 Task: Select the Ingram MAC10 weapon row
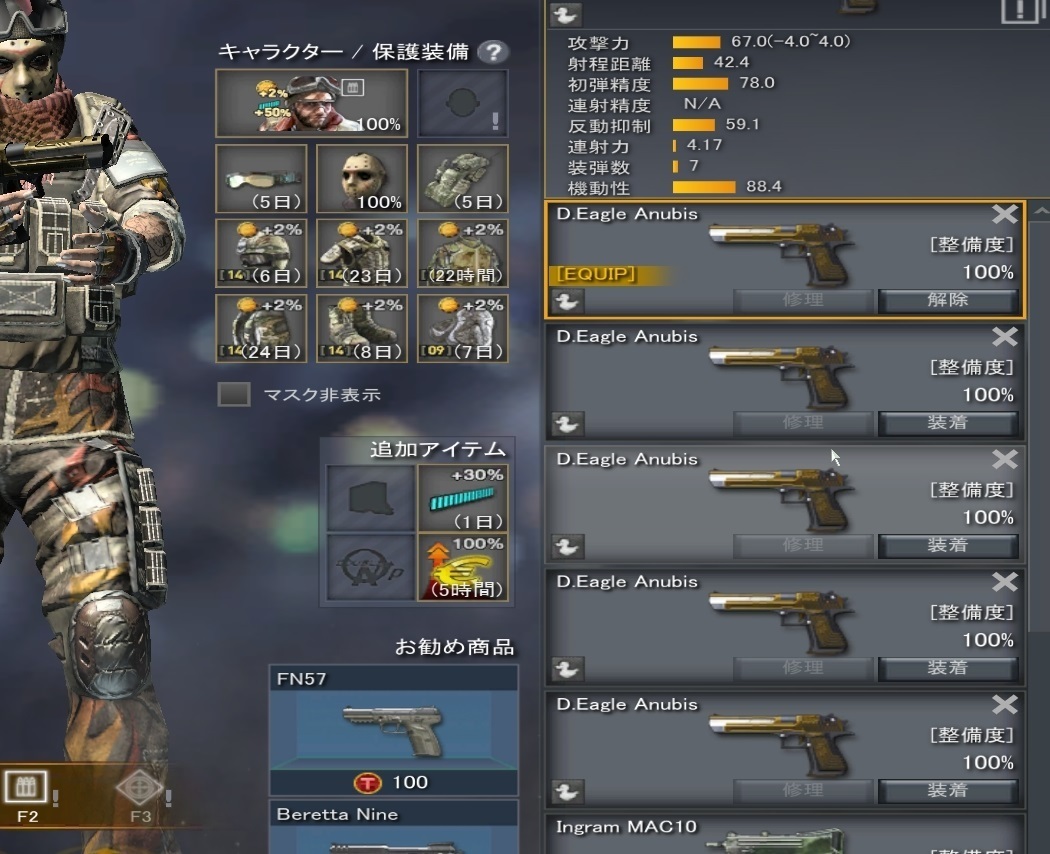[785, 835]
